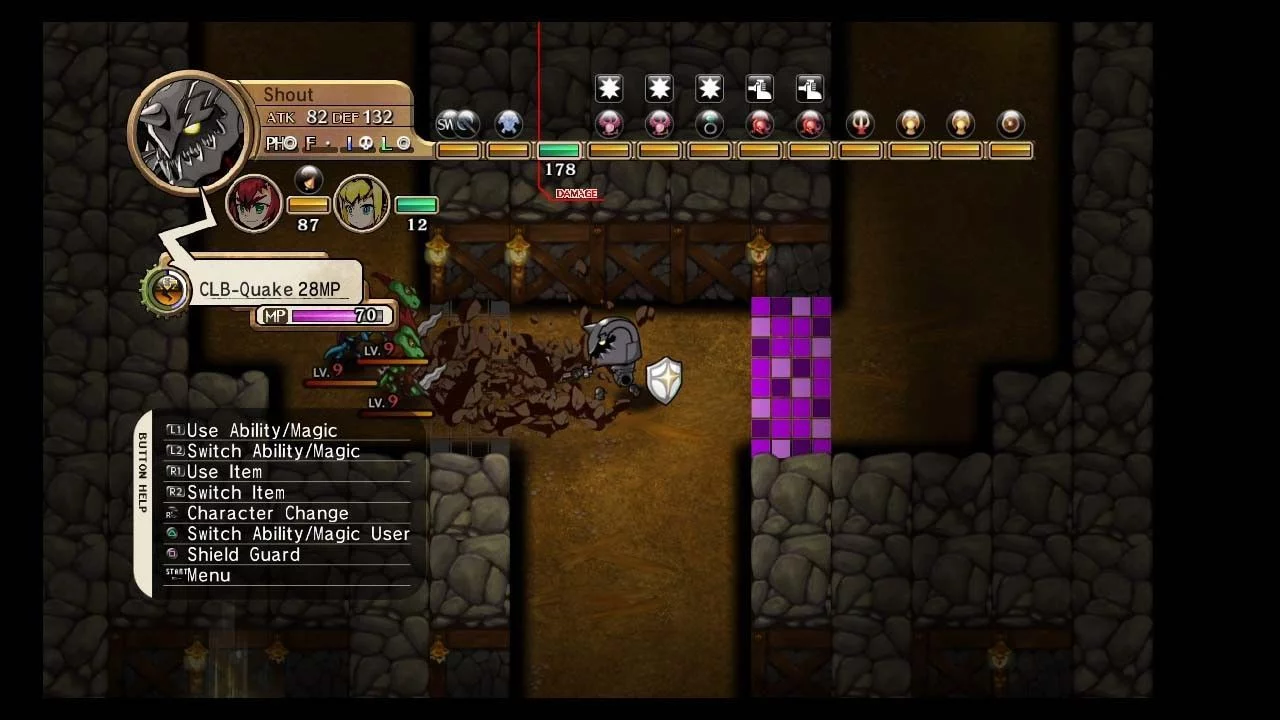Switch to the red-haired party member portrait

(x=254, y=204)
